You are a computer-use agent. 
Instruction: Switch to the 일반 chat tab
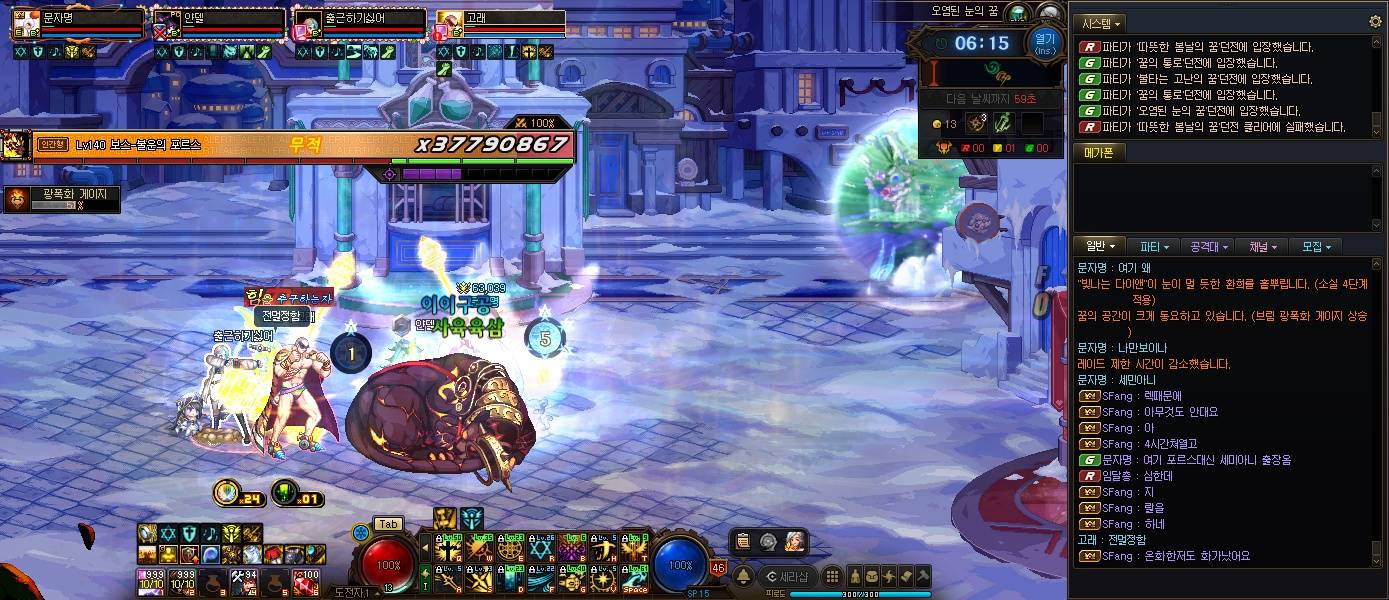[1098, 246]
